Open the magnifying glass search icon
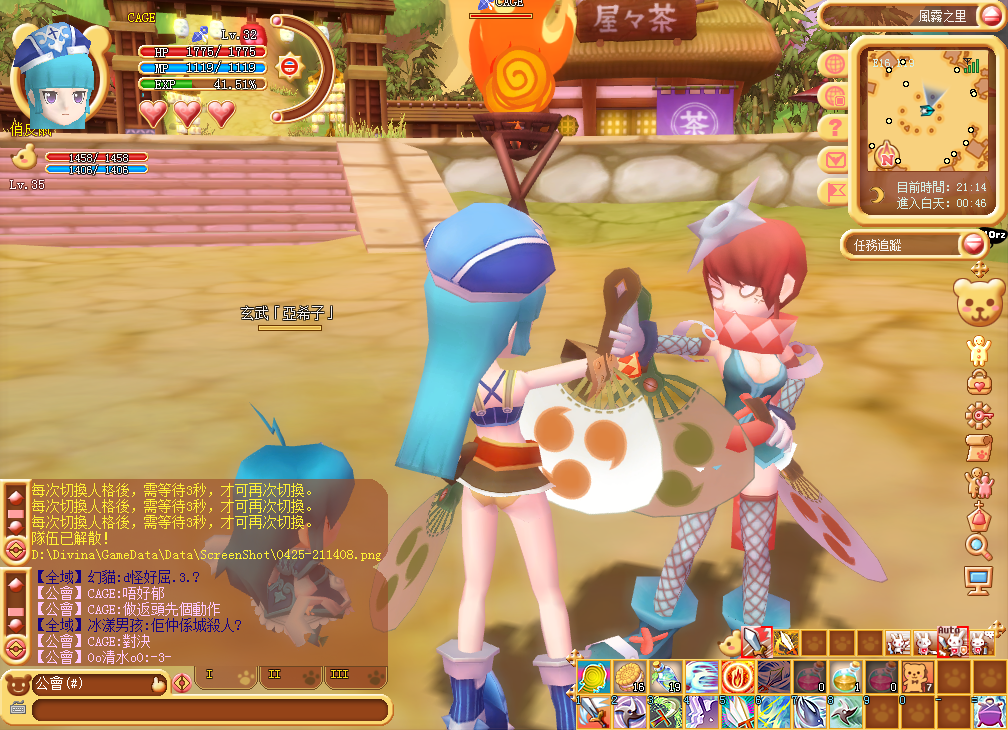1008x730 pixels. coord(977,545)
